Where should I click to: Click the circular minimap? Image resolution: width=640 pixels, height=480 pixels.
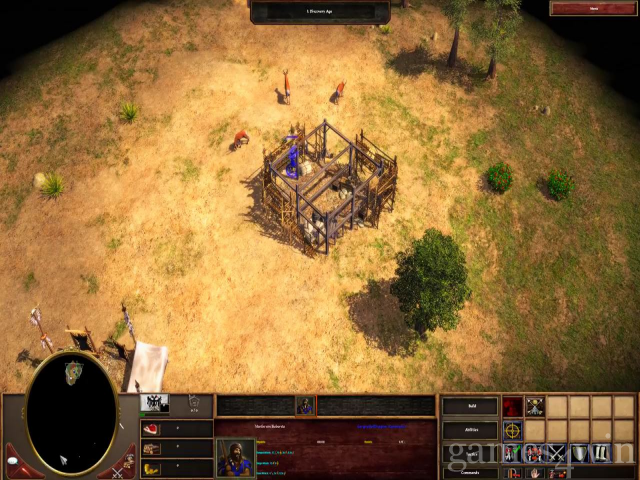click(x=70, y=412)
